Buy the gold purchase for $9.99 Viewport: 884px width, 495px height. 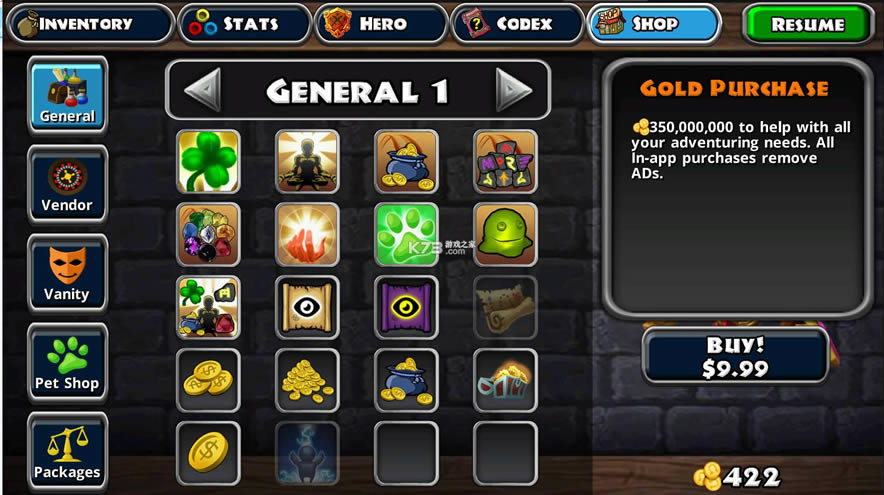click(735, 356)
